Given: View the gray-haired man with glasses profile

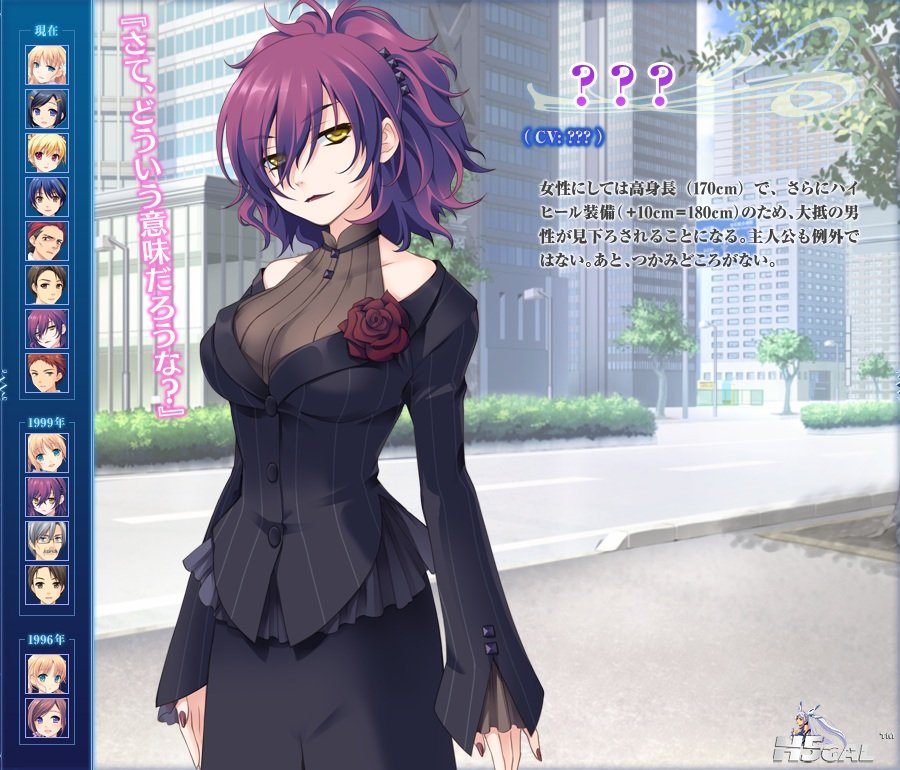Looking at the screenshot, I should click(x=47, y=541).
